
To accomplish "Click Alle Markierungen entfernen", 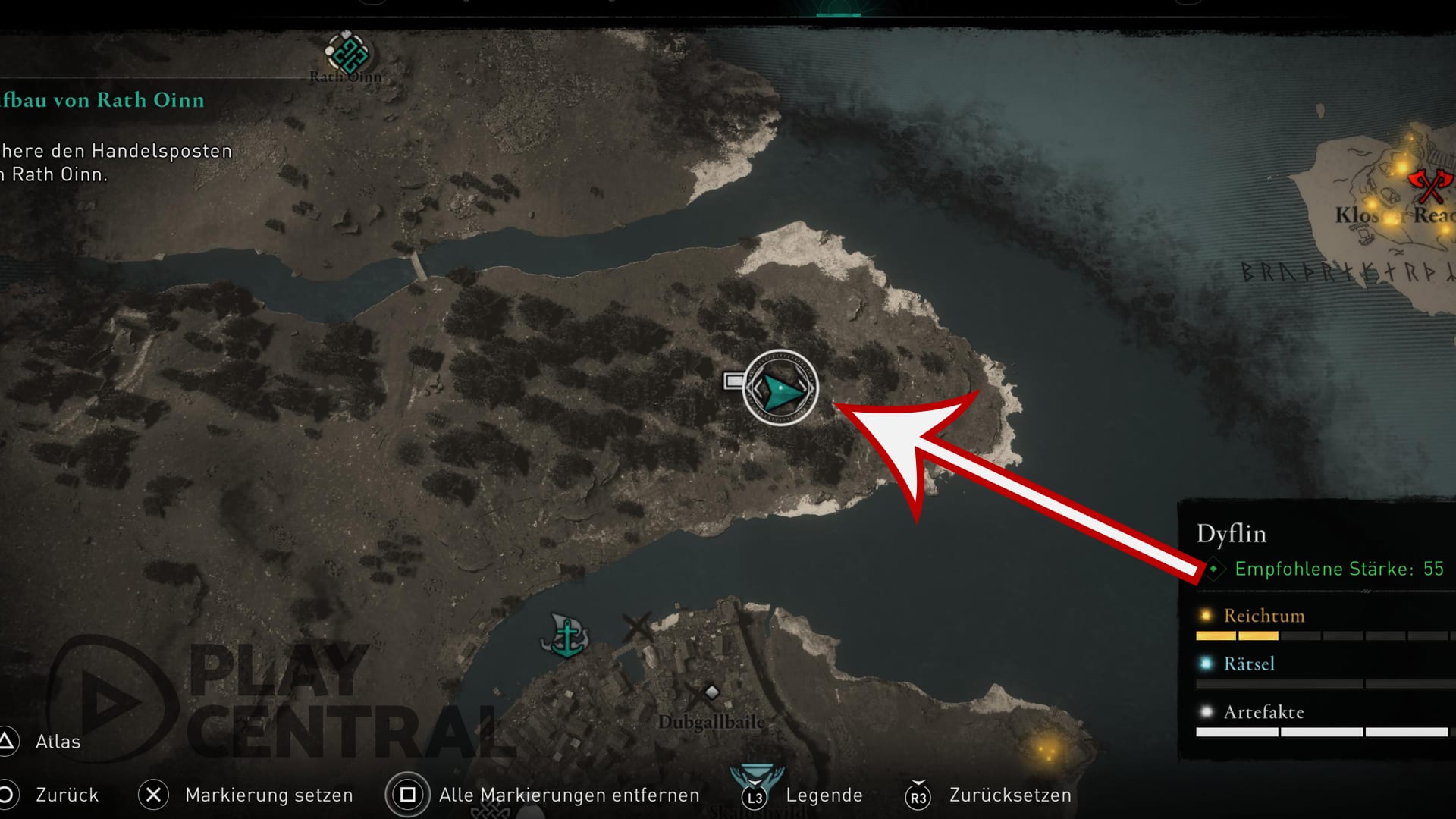I will pos(569,795).
